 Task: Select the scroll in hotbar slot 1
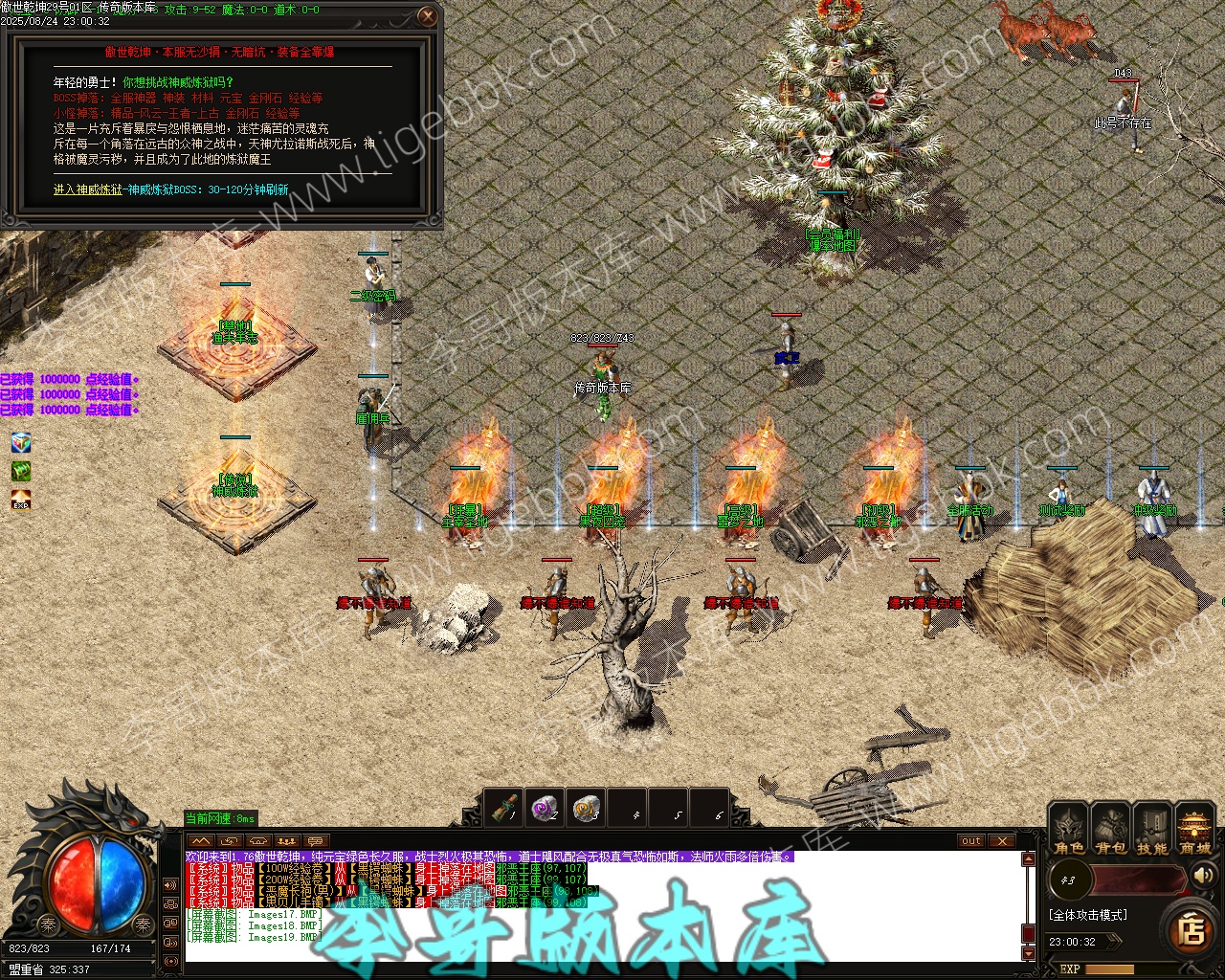click(x=503, y=810)
